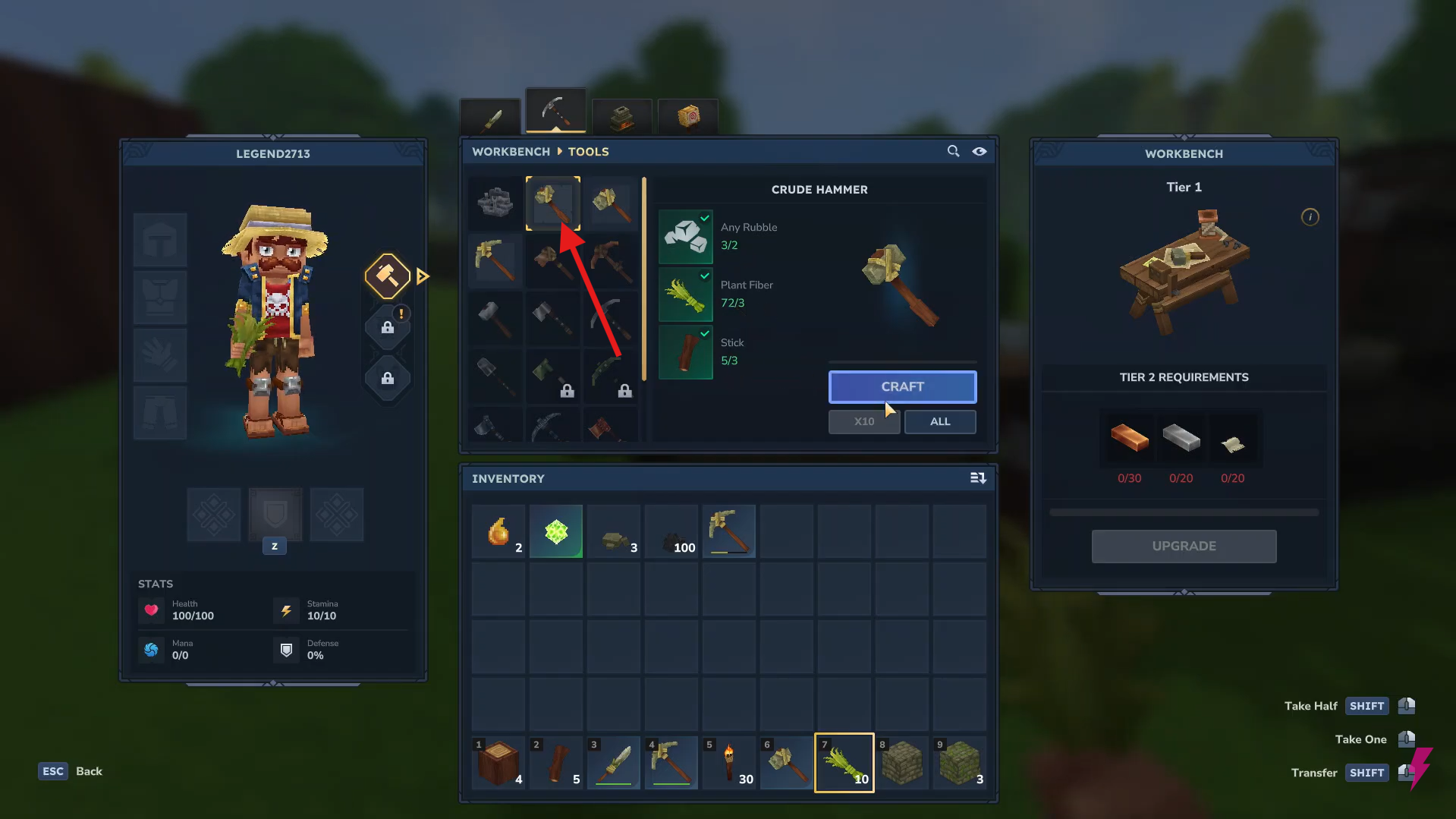Click the Tier 2 requirements progress bar

point(1184,512)
